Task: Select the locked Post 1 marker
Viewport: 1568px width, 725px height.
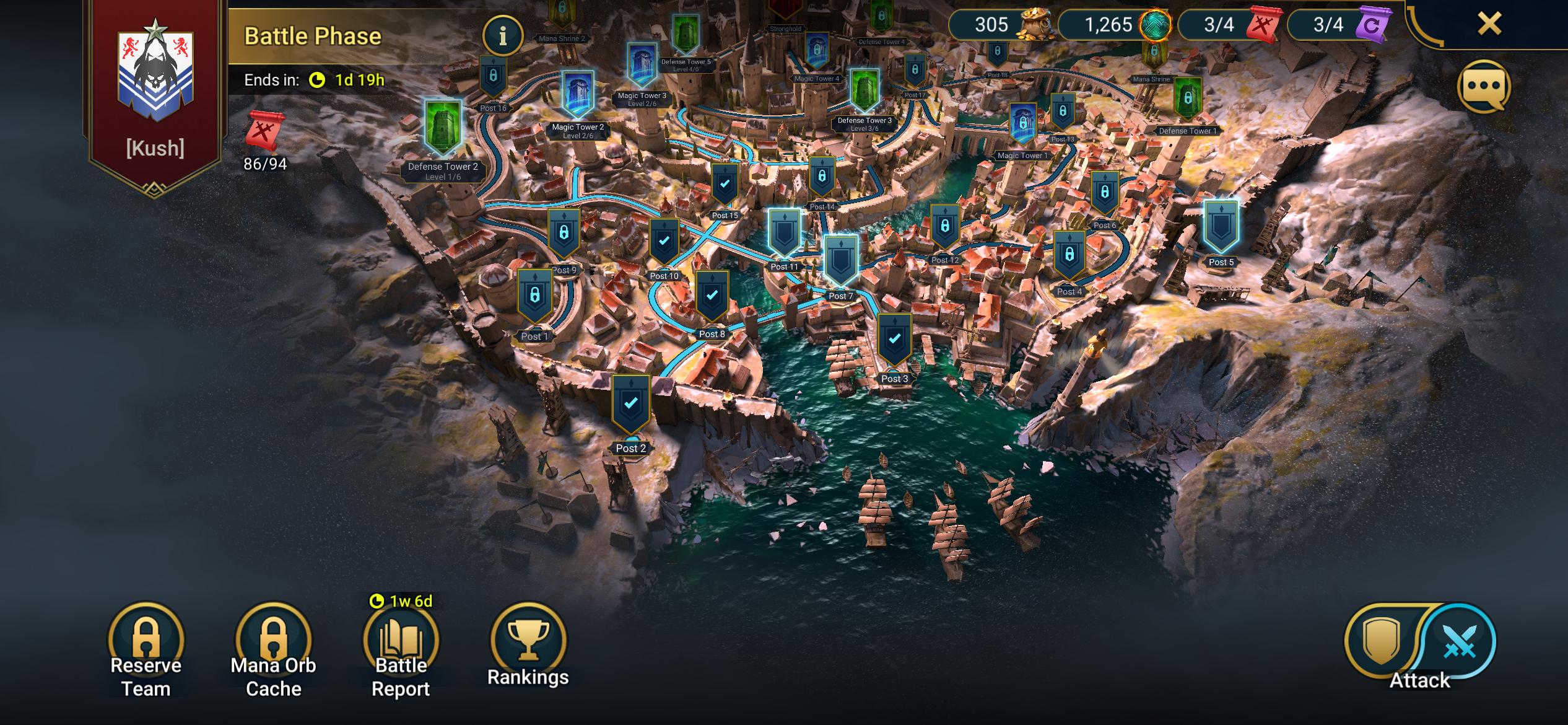Action: pos(535,297)
